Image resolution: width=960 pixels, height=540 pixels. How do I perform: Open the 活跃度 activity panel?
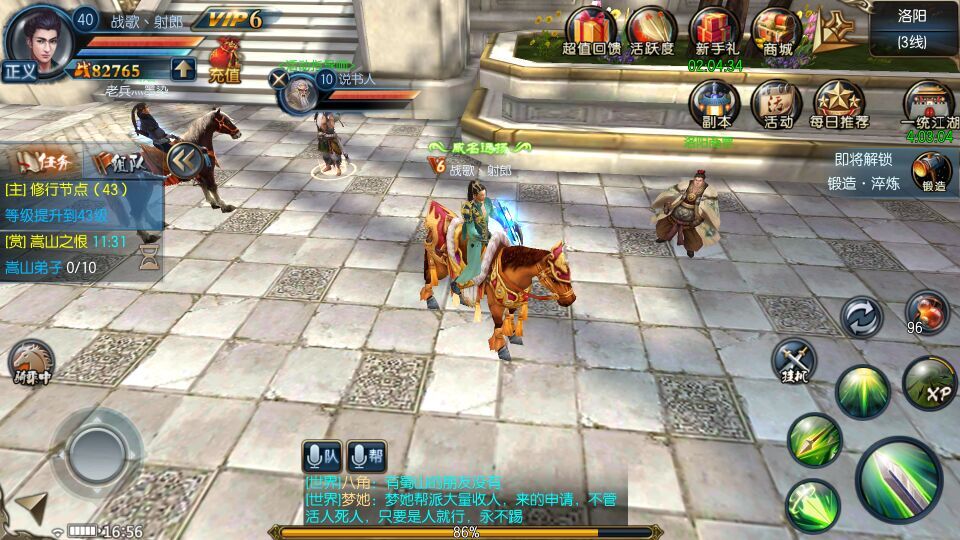652,31
